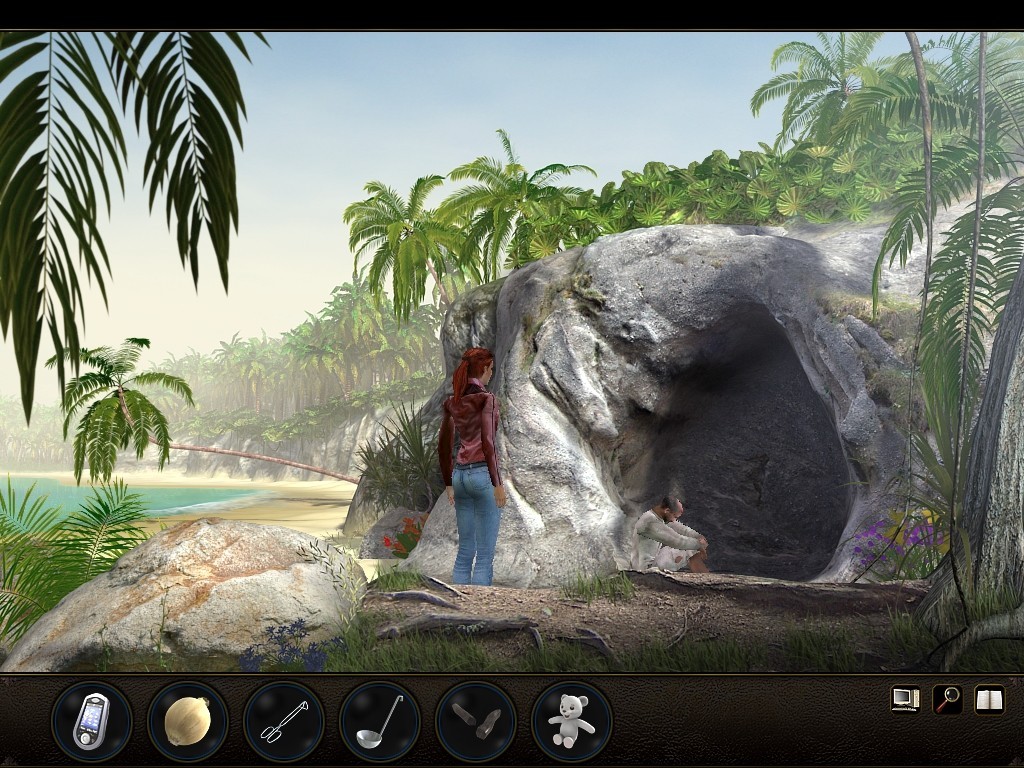Click the two dark wood pieces item
The image size is (1024, 768).
point(475,721)
